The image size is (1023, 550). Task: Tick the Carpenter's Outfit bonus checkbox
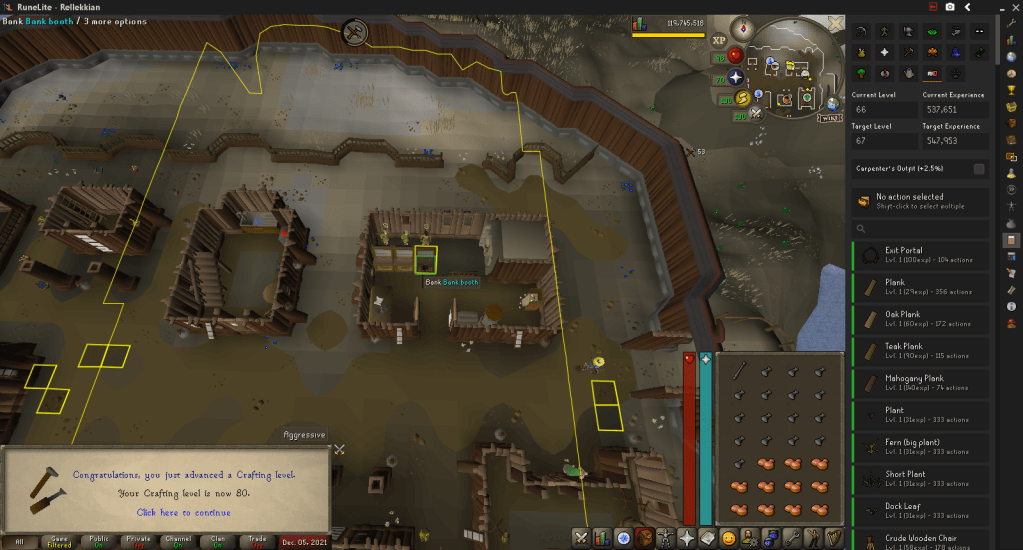click(x=979, y=168)
